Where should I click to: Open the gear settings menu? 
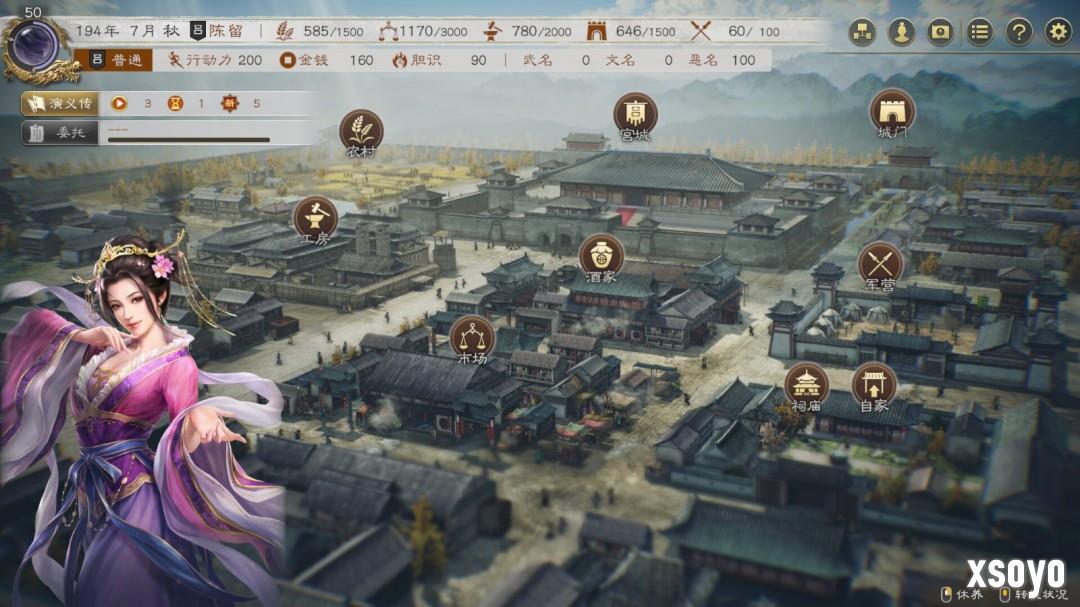(x=1058, y=32)
